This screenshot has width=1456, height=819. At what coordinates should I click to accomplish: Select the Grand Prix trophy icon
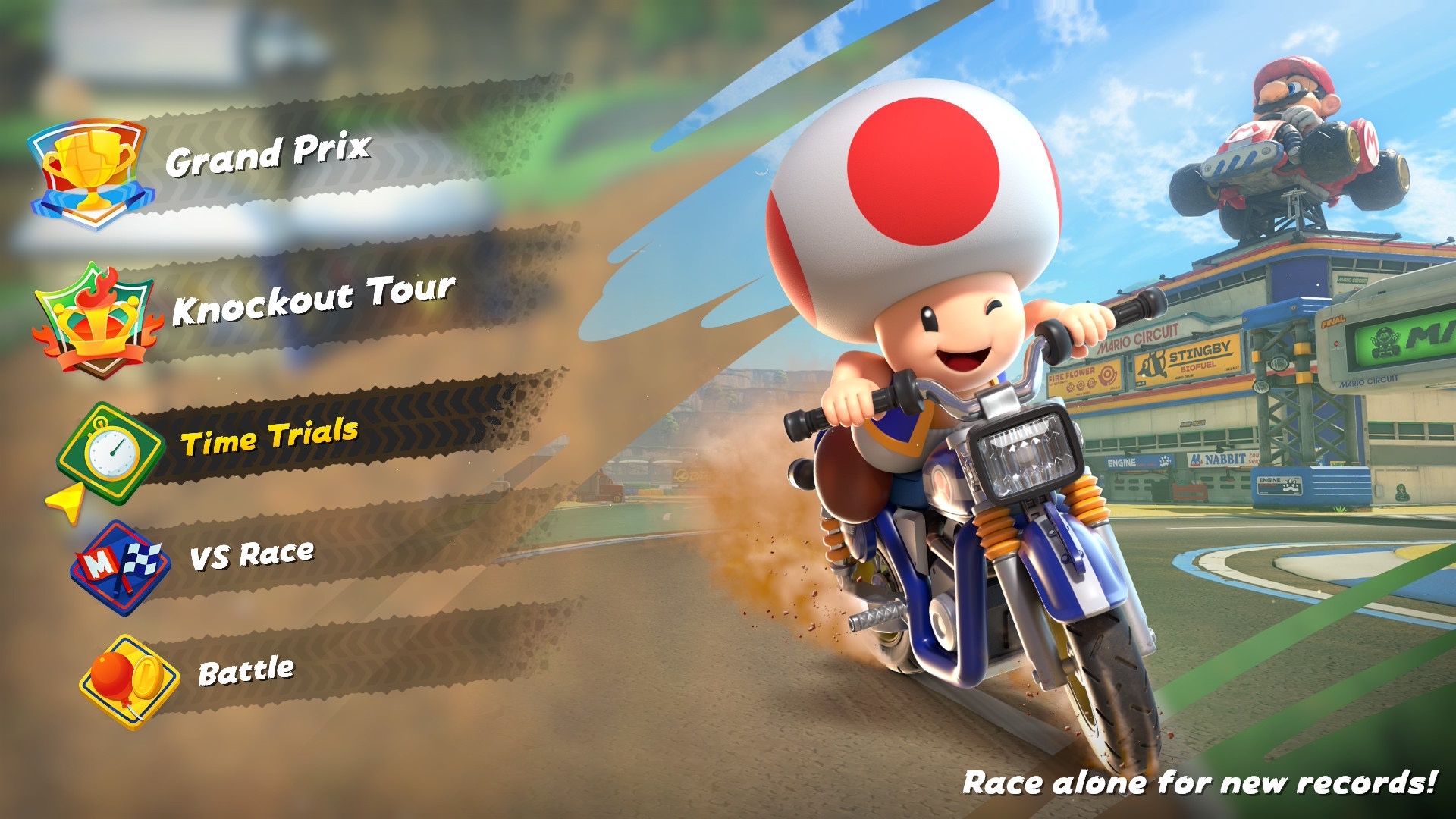pos(91,168)
